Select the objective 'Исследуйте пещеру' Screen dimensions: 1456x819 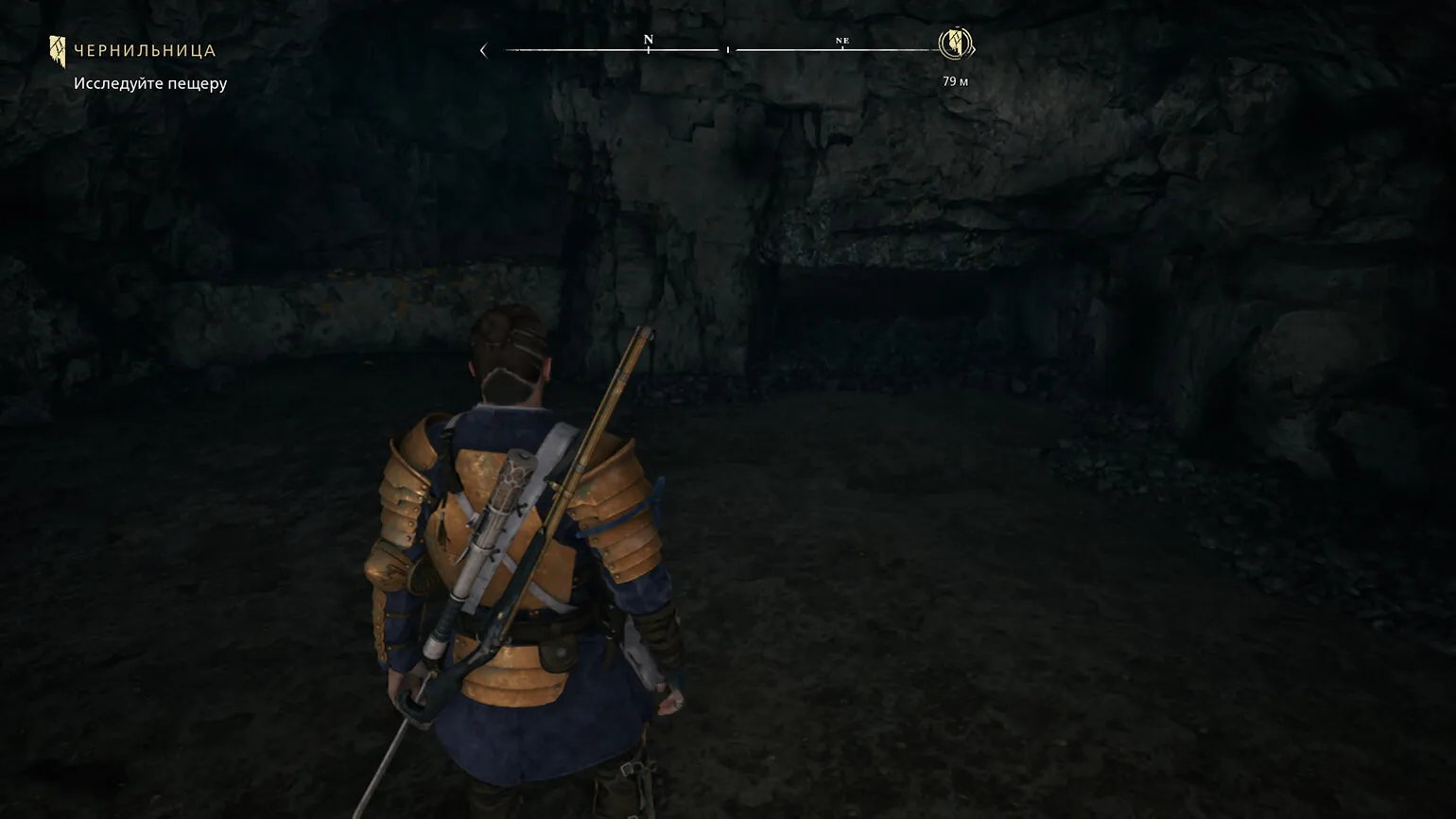[150, 83]
